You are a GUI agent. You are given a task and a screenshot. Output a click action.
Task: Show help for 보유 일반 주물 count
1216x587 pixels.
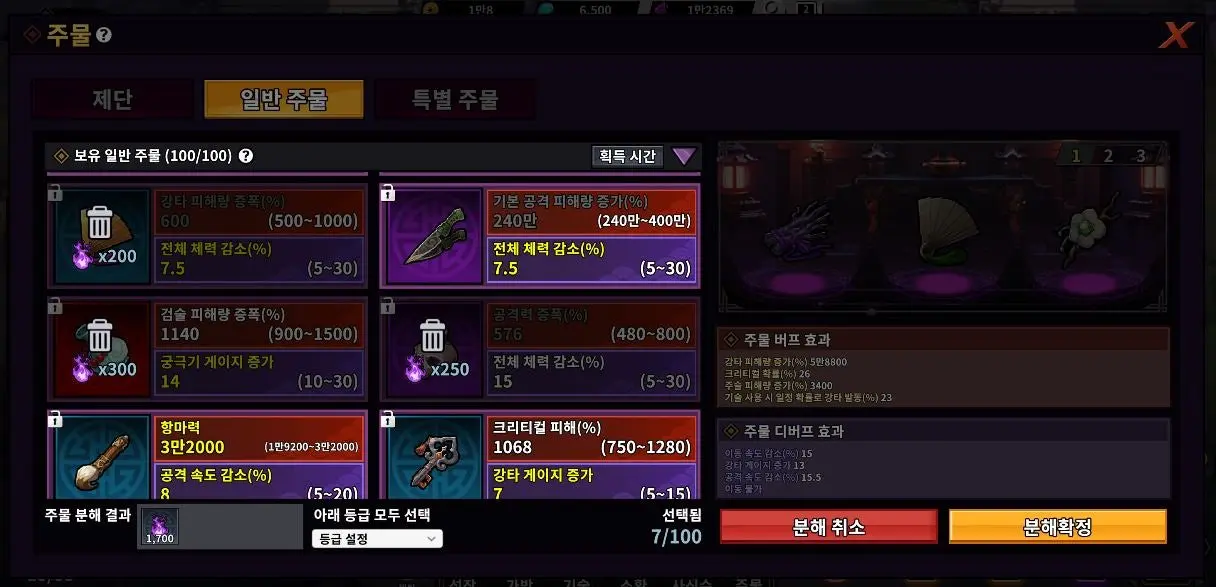[246, 156]
